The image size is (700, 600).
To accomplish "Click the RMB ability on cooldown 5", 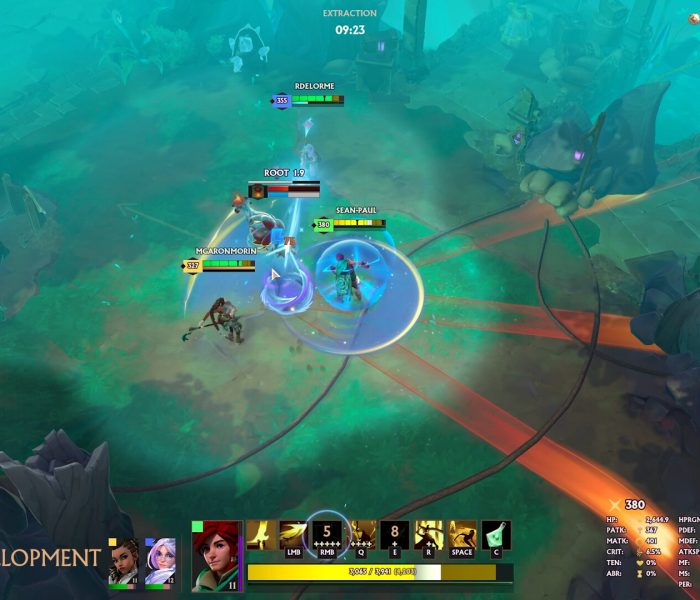I will [x=327, y=536].
